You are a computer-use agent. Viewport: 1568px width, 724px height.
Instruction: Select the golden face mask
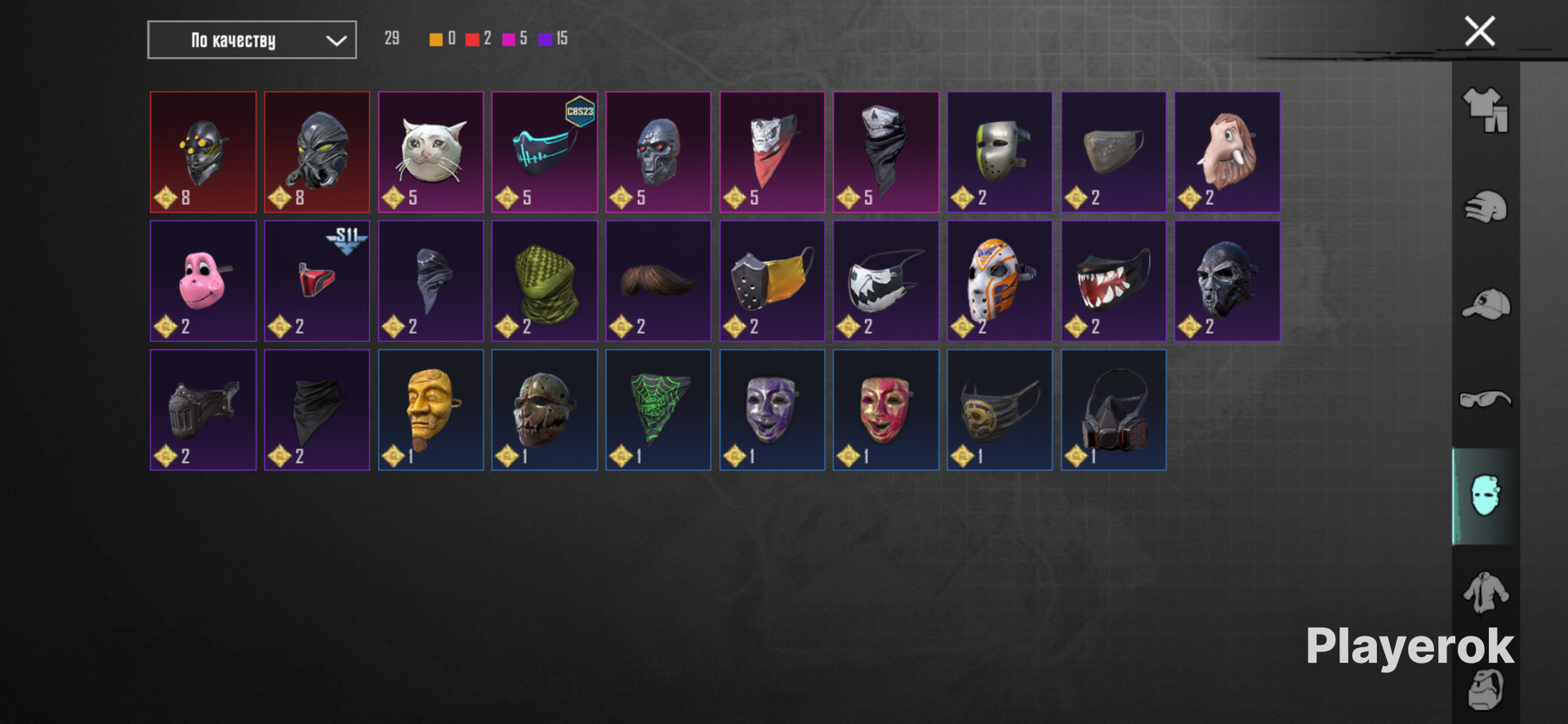(431, 409)
